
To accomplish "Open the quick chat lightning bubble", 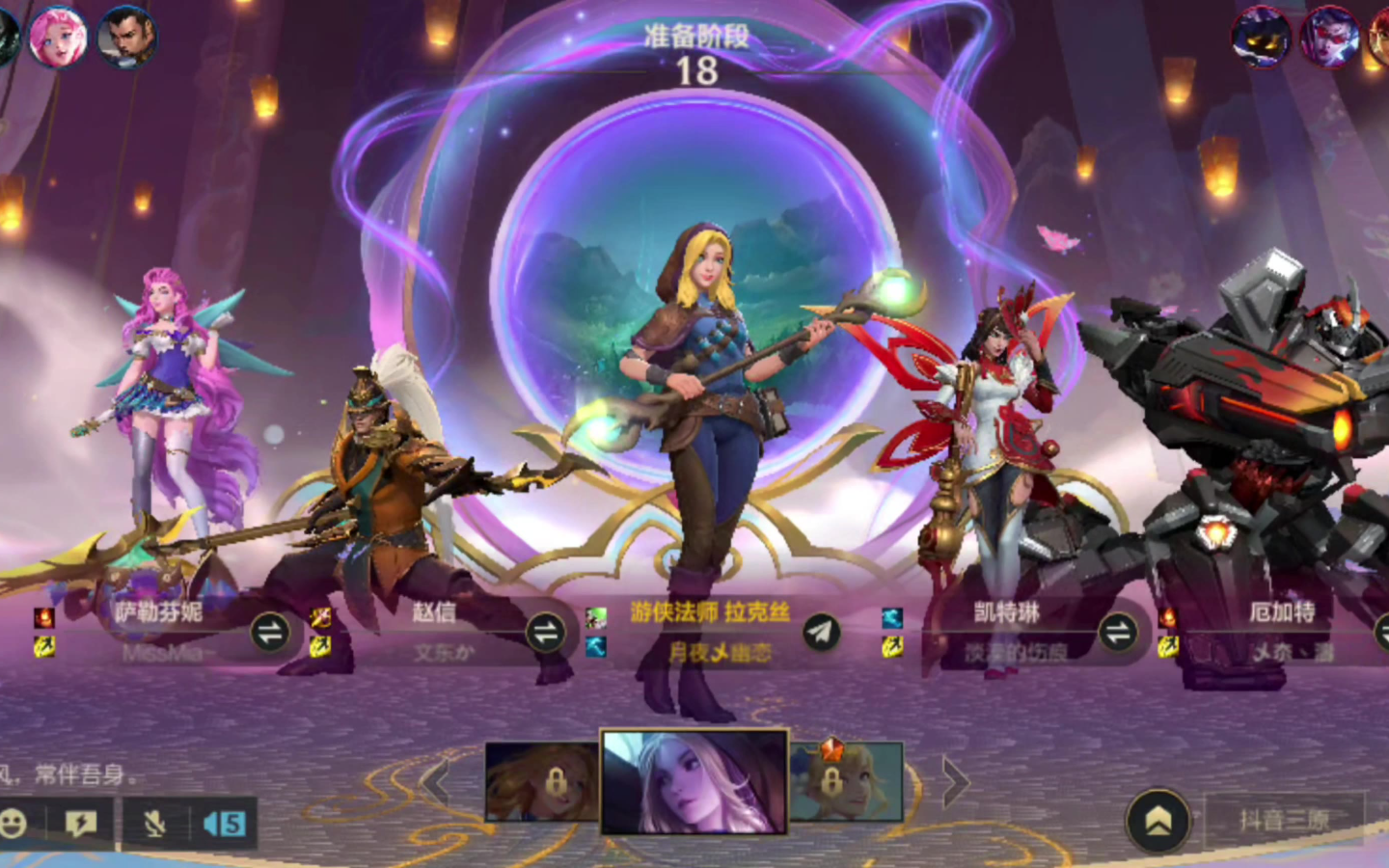I will click(x=81, y=824).
